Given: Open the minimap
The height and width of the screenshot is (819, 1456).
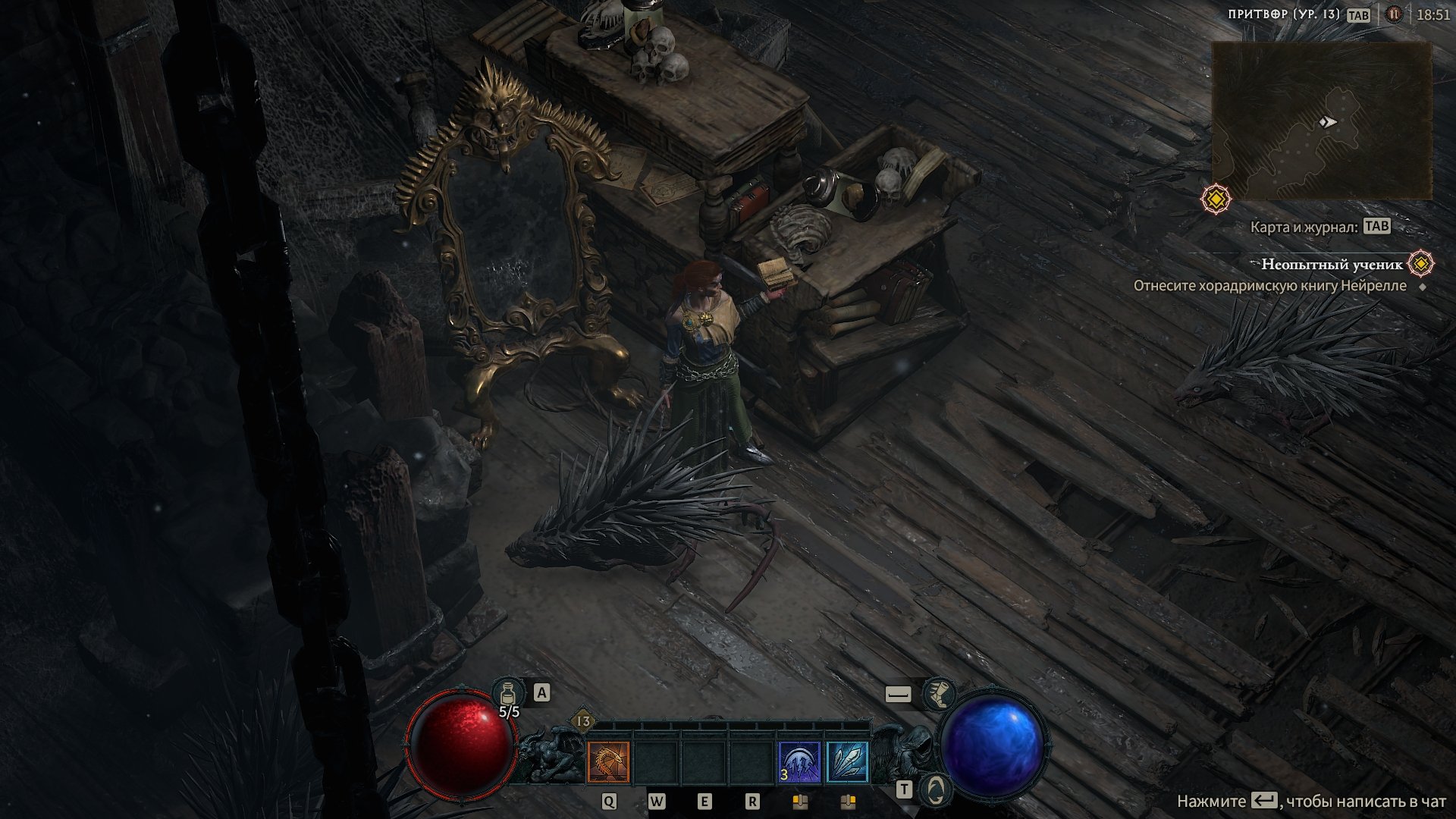Looking at the screenshot, I should 1321,121.
